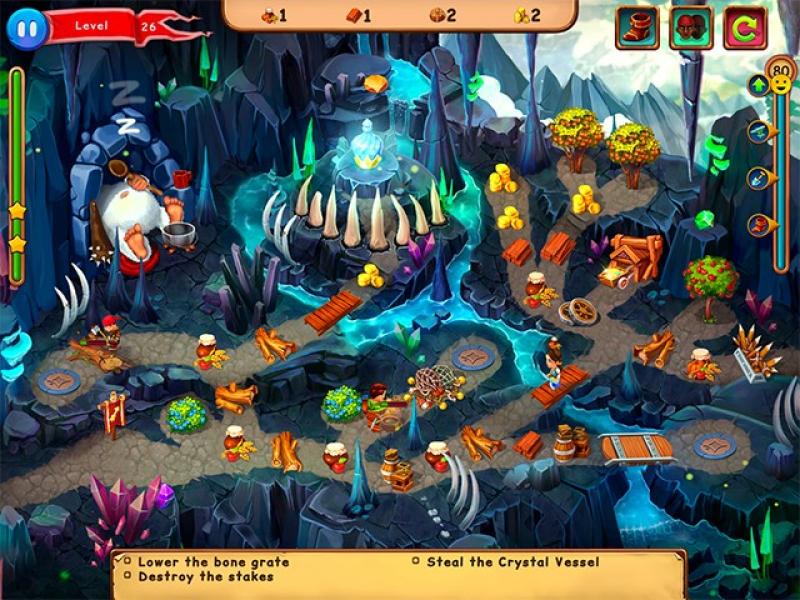Activate the two-faces extra worker bonus
800x600 pixels.
(691, 28)
